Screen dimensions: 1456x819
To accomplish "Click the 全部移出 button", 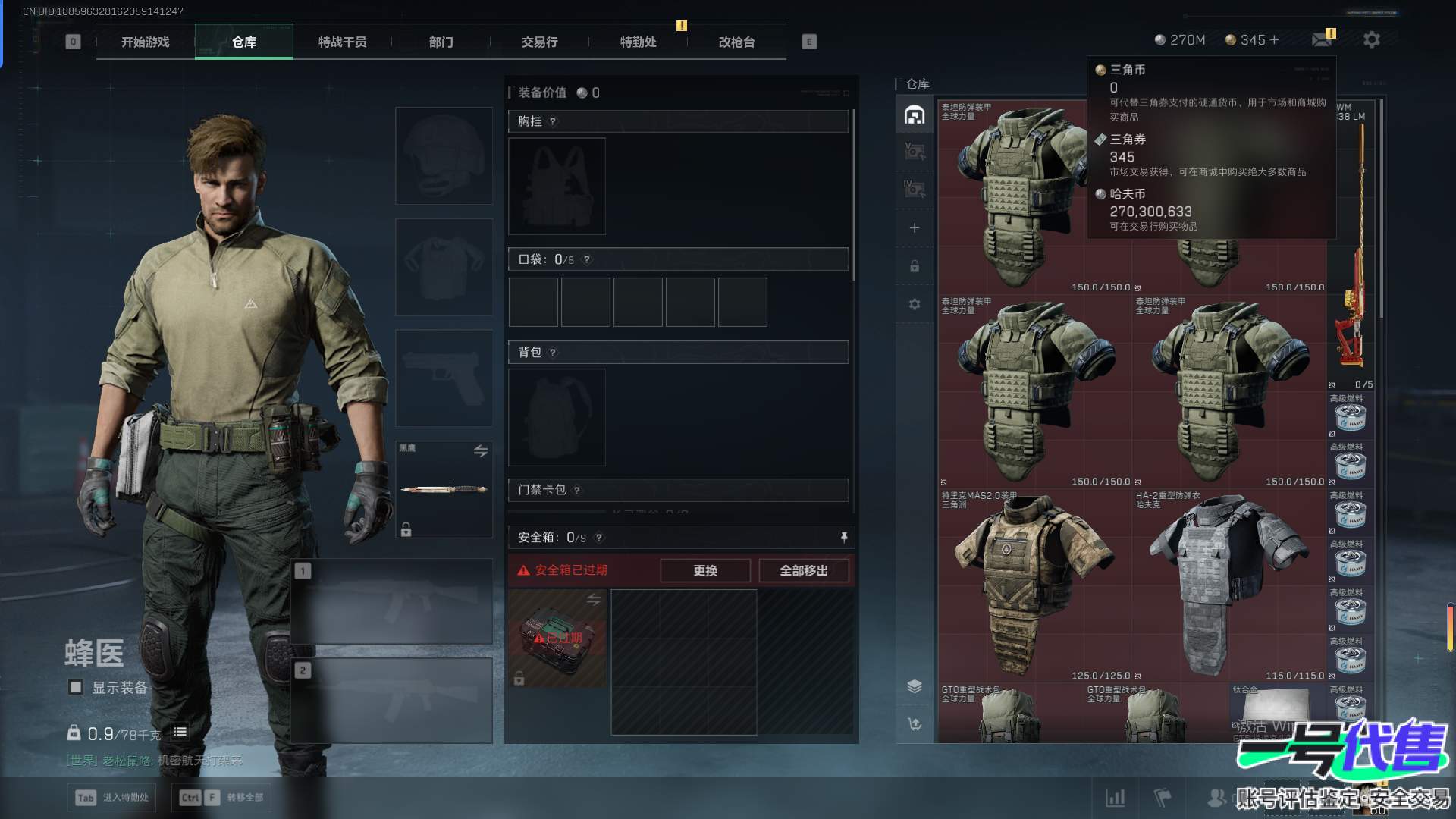I will 804,570.
